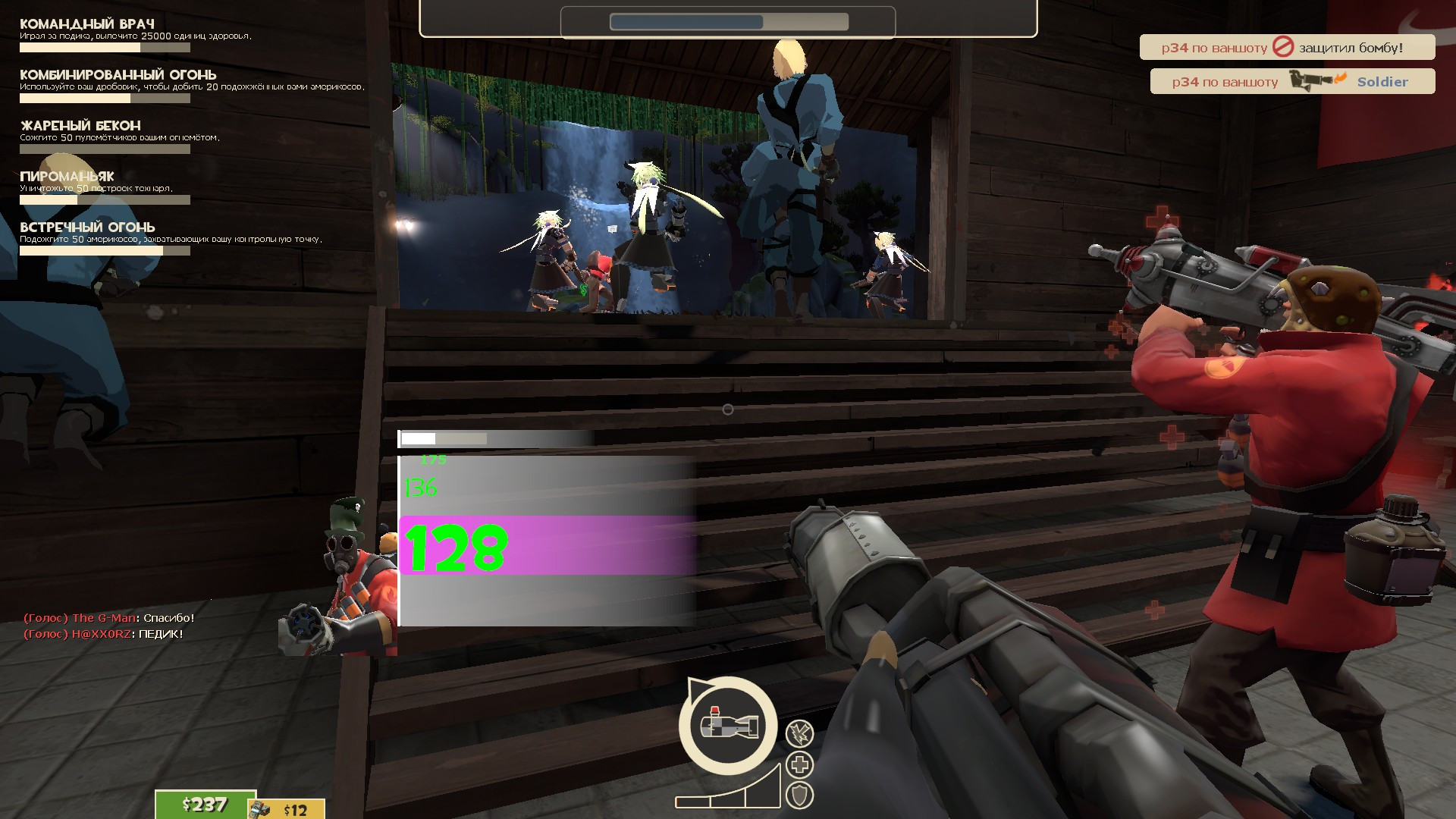Viewport: 1456px width, 819px height.
Task: Click the flamethrower kill icon in the killfeed
Action: (1313, 81)
